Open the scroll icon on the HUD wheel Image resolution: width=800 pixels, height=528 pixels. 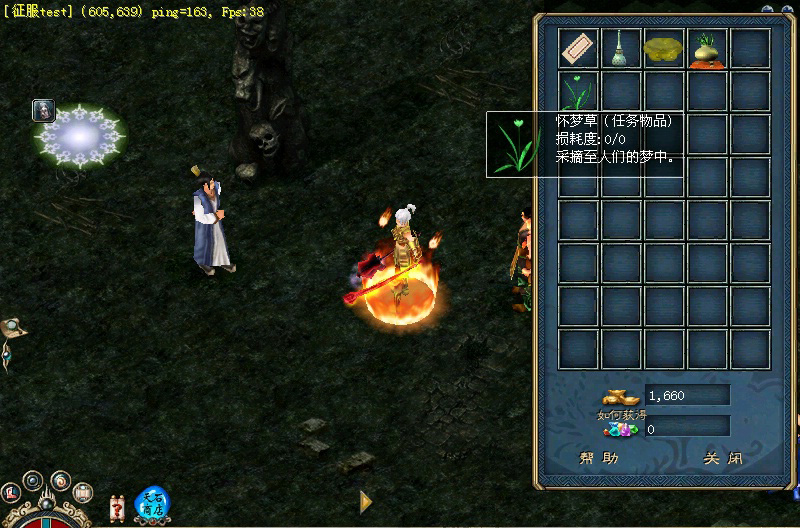click(x=83, y=491)
